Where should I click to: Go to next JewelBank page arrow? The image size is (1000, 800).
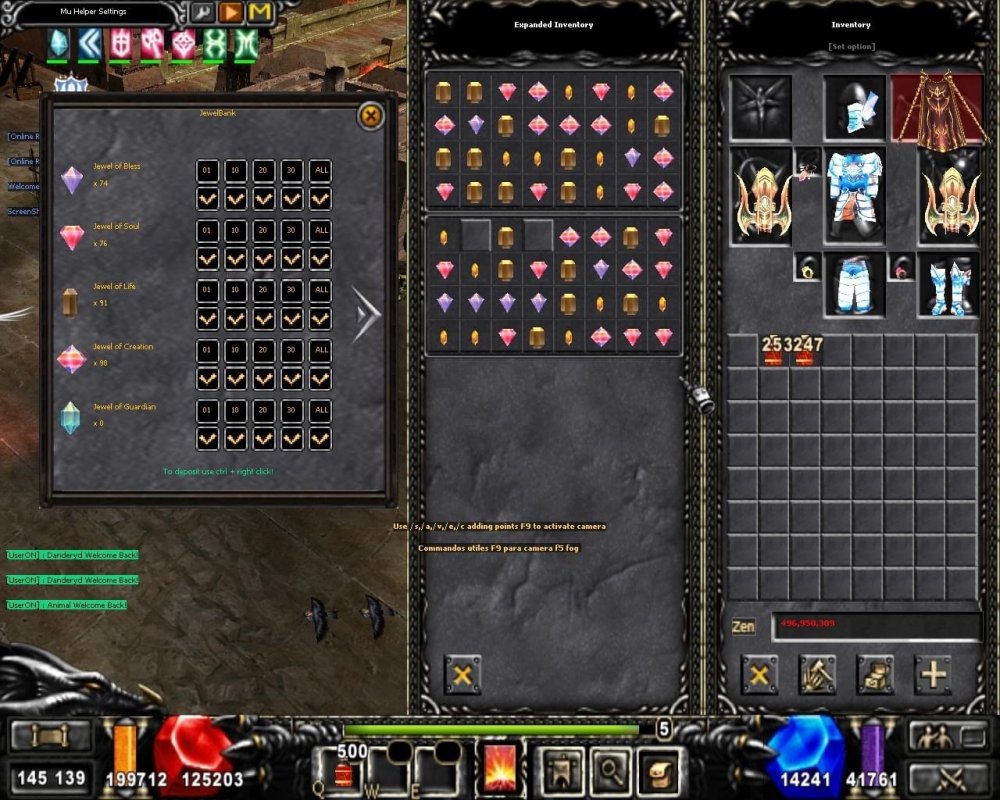366,313
